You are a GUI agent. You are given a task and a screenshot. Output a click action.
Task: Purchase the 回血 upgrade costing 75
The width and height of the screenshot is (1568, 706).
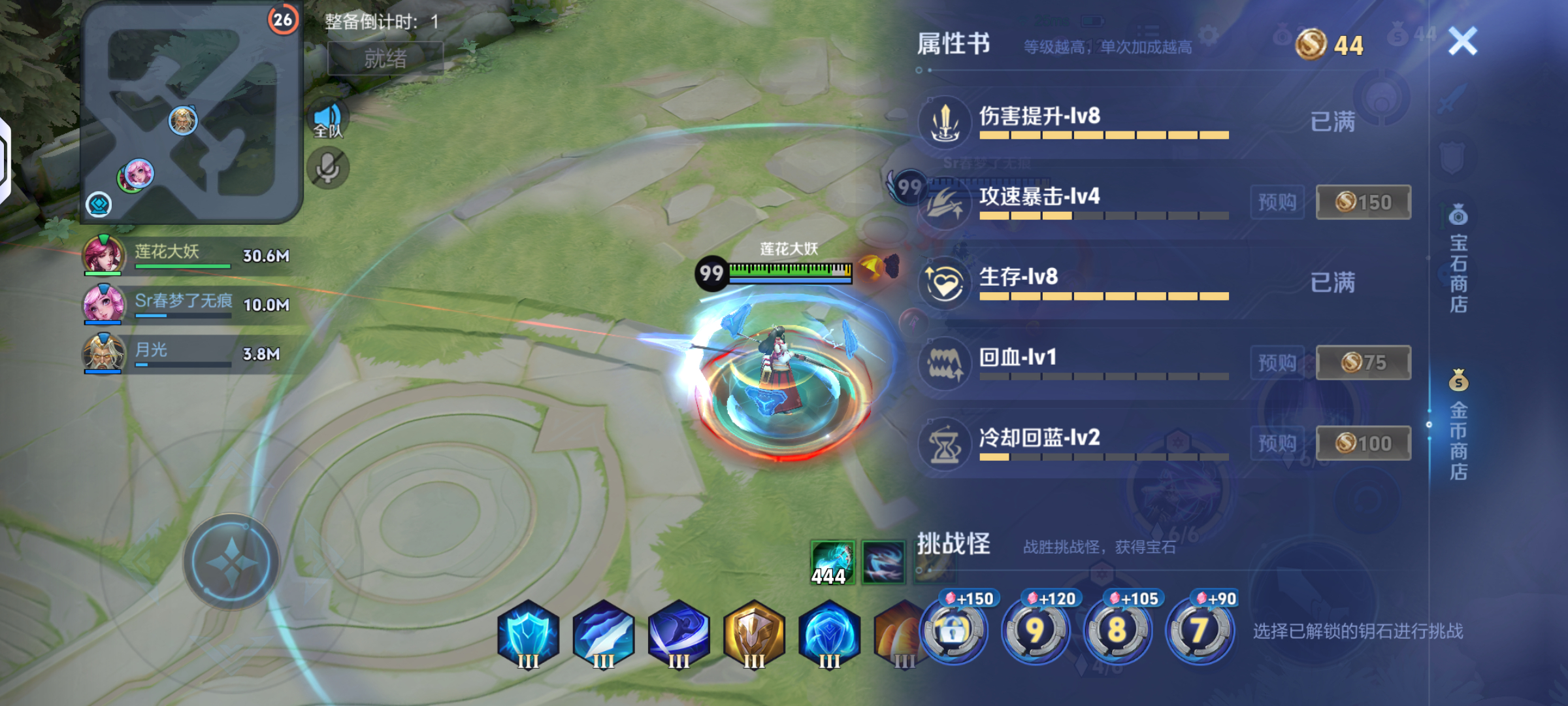pyautogui.click(x=1363, y=362)
